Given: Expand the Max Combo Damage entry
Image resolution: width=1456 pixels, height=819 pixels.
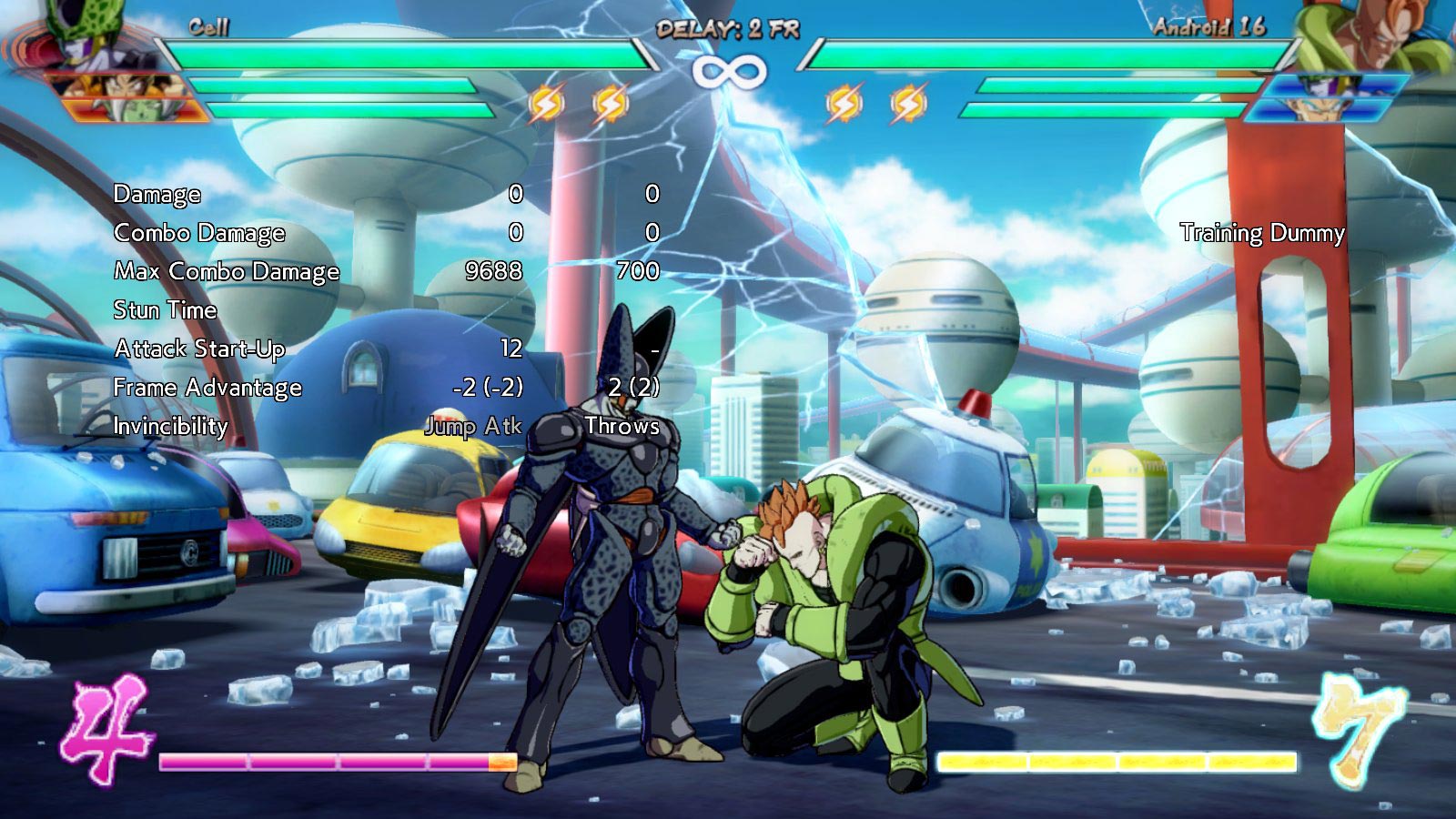Looking at the screenshot, I should (226, 271).
